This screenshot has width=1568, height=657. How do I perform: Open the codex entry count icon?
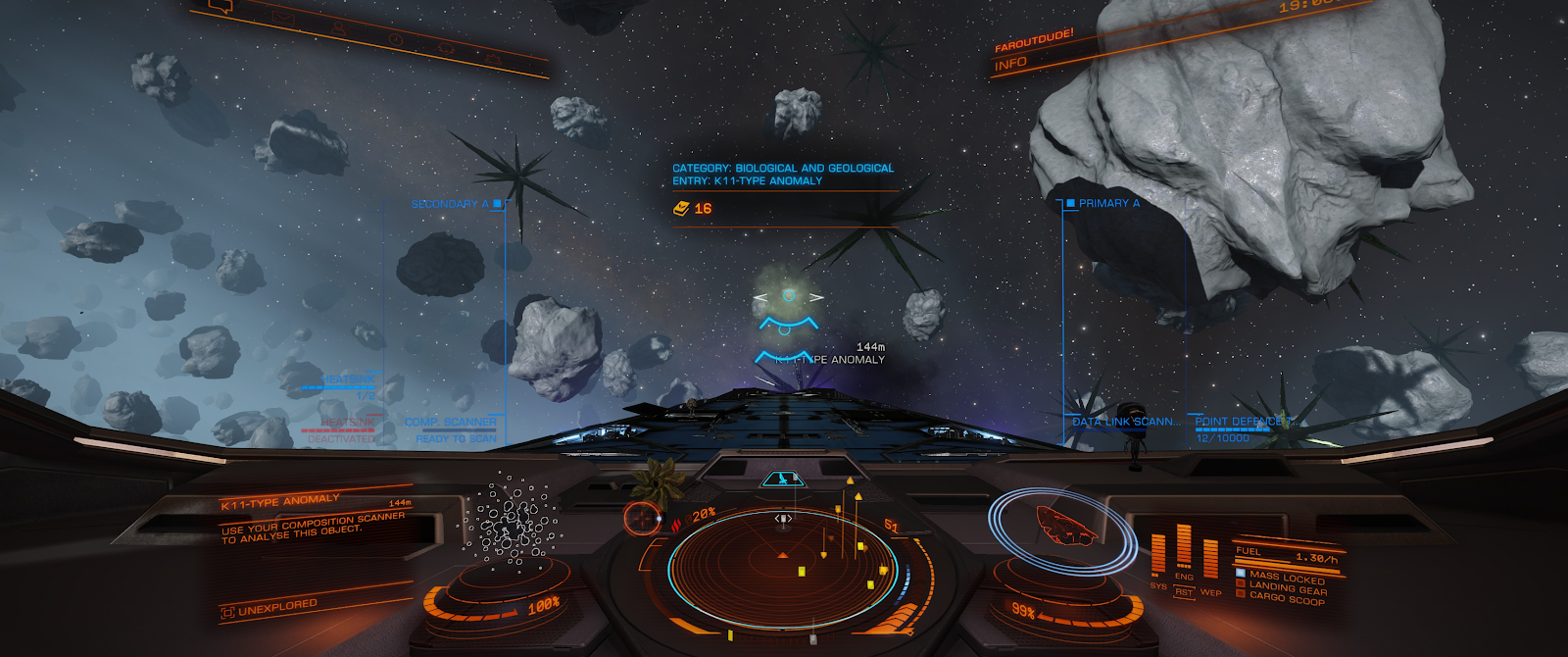click(682, 209)
